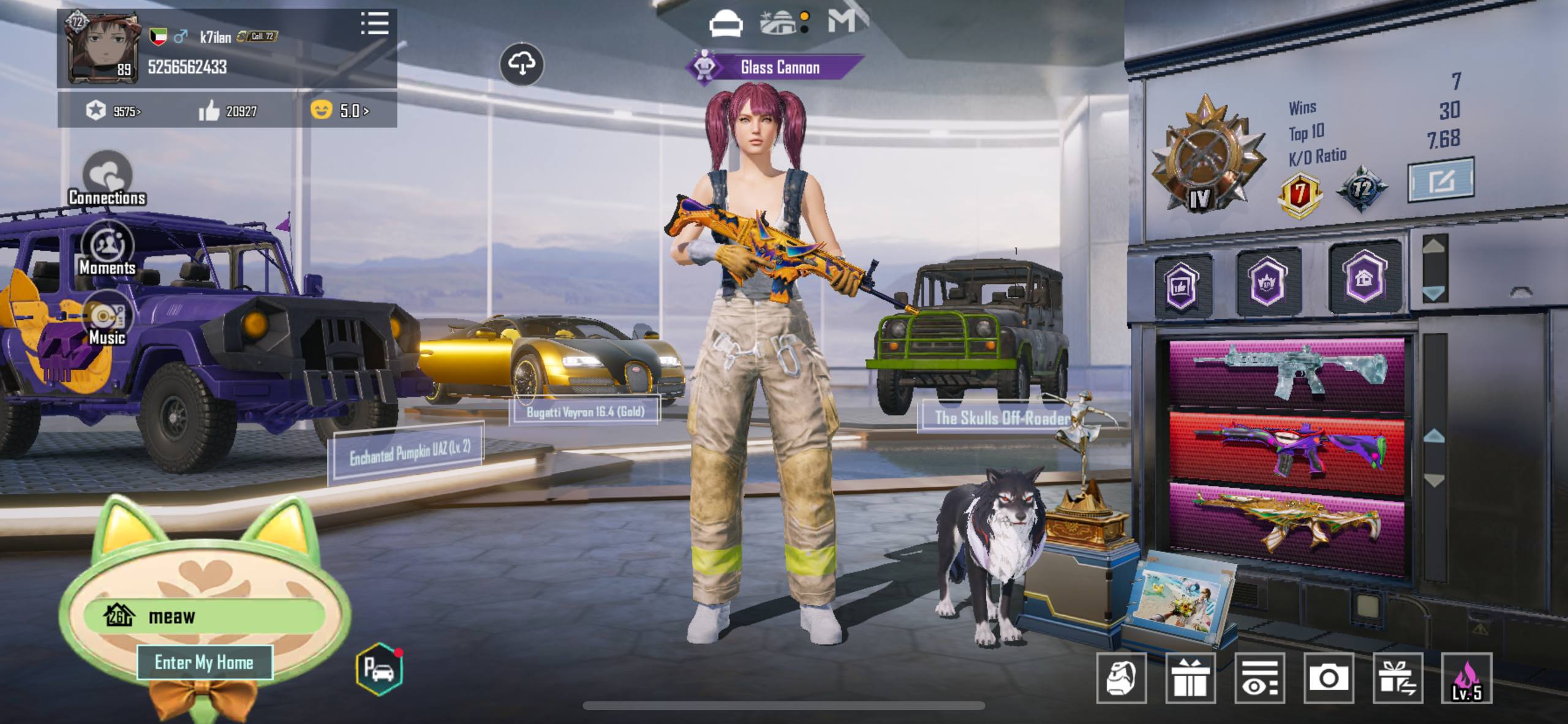Edit the stats card with pencil button
This screenshot has width=1568, height=724.
click(x=1441, y=179)
